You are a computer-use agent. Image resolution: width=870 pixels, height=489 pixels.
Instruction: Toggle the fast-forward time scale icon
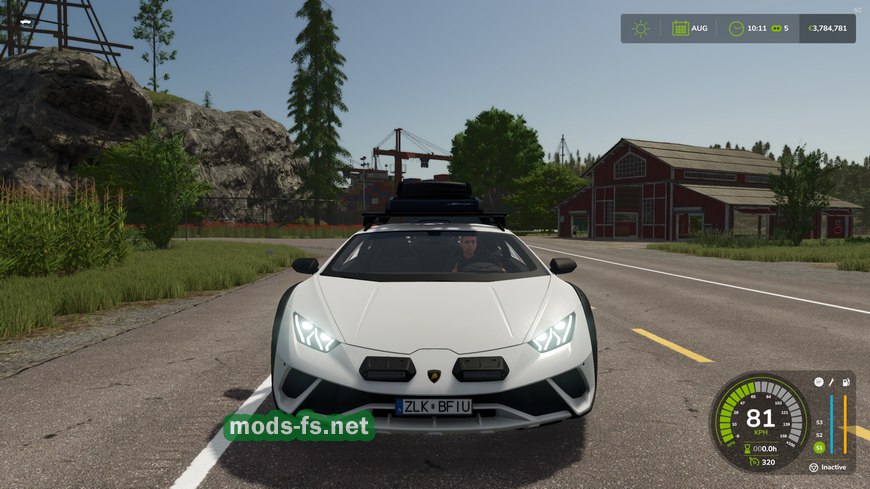pyautogui.click(x=775, y=28)
